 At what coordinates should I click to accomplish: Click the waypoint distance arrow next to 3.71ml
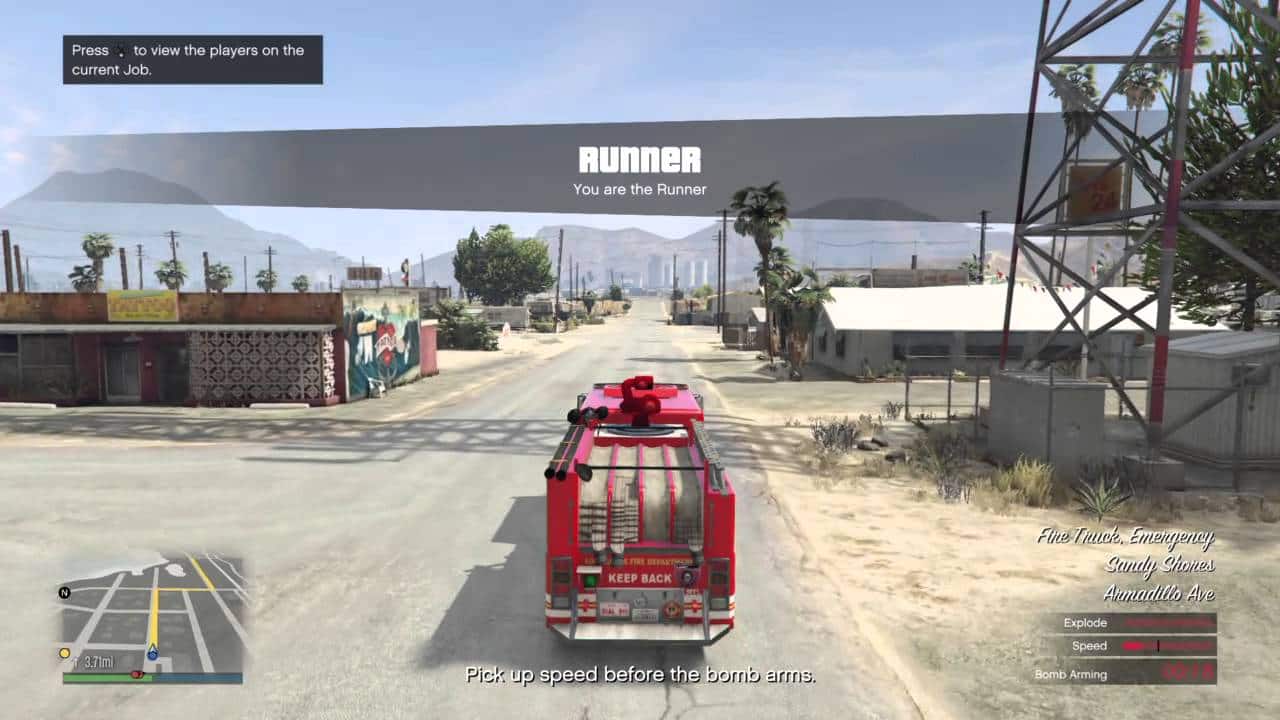point(77,659)
